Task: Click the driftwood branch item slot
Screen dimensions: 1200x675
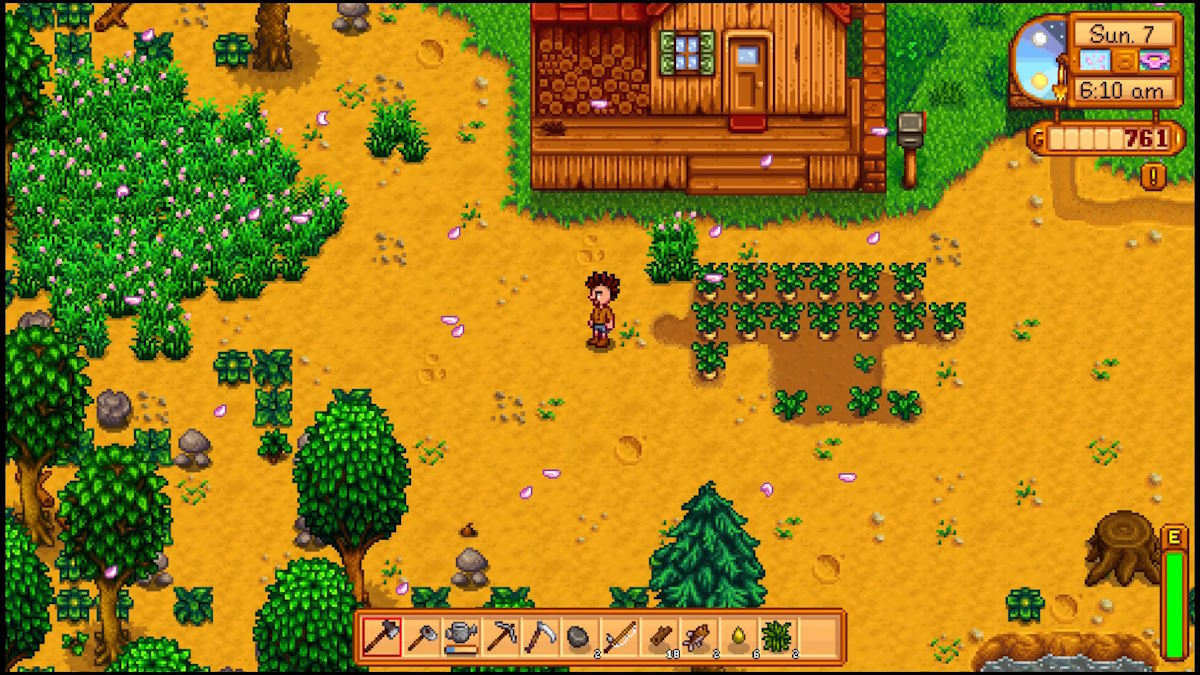Action: [698, 636]
